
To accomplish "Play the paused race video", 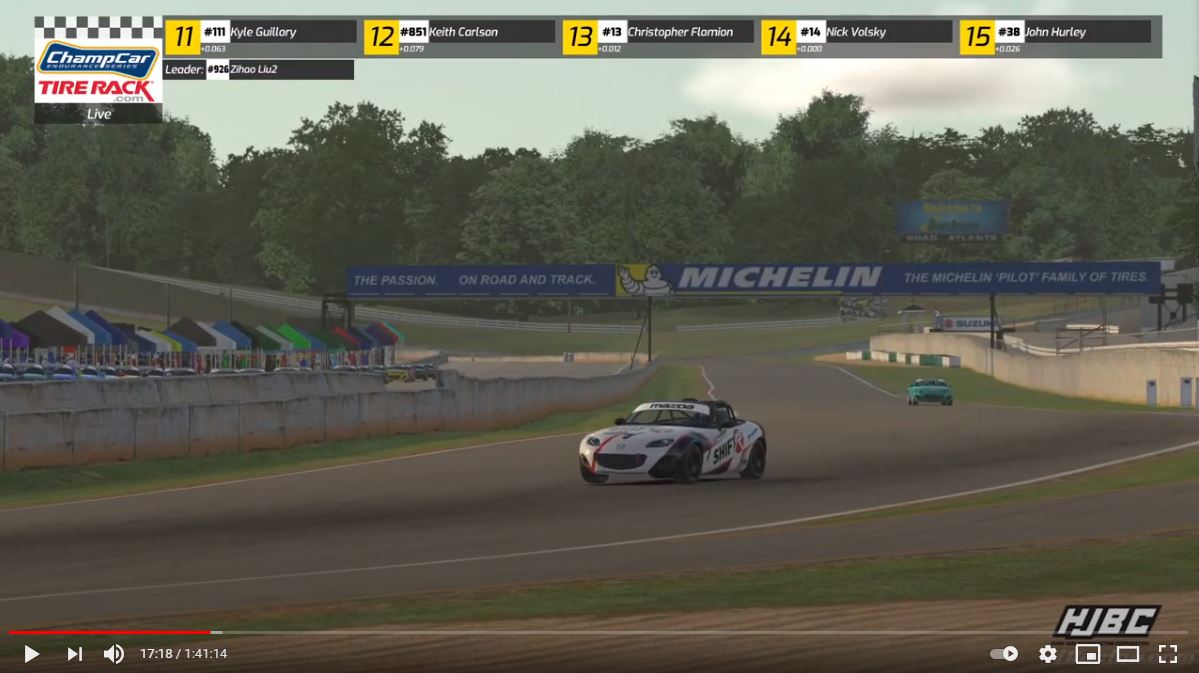I will (x=31, y=654).
